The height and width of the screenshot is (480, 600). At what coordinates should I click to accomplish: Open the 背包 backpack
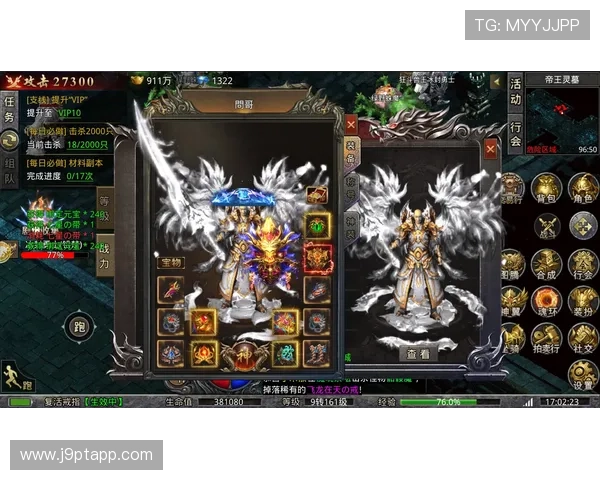pos(545,188)
